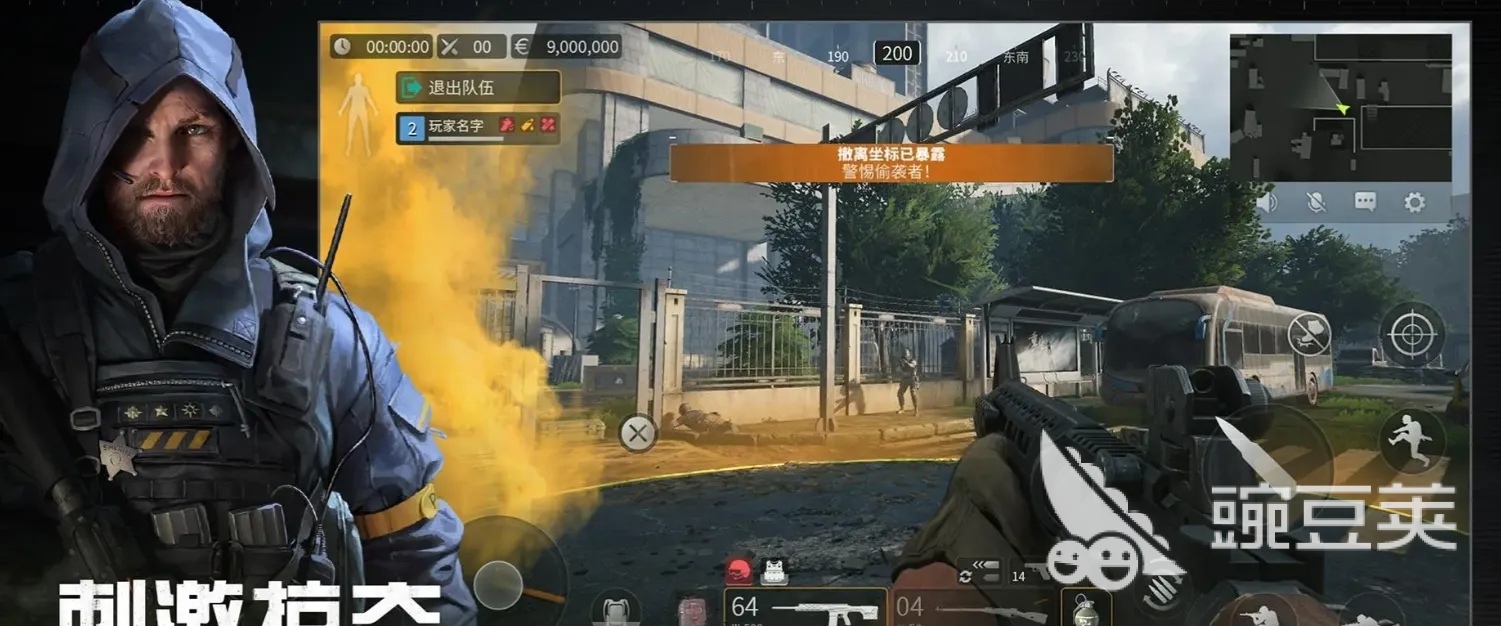Tap the virtual movement joystick

(498, 582)
